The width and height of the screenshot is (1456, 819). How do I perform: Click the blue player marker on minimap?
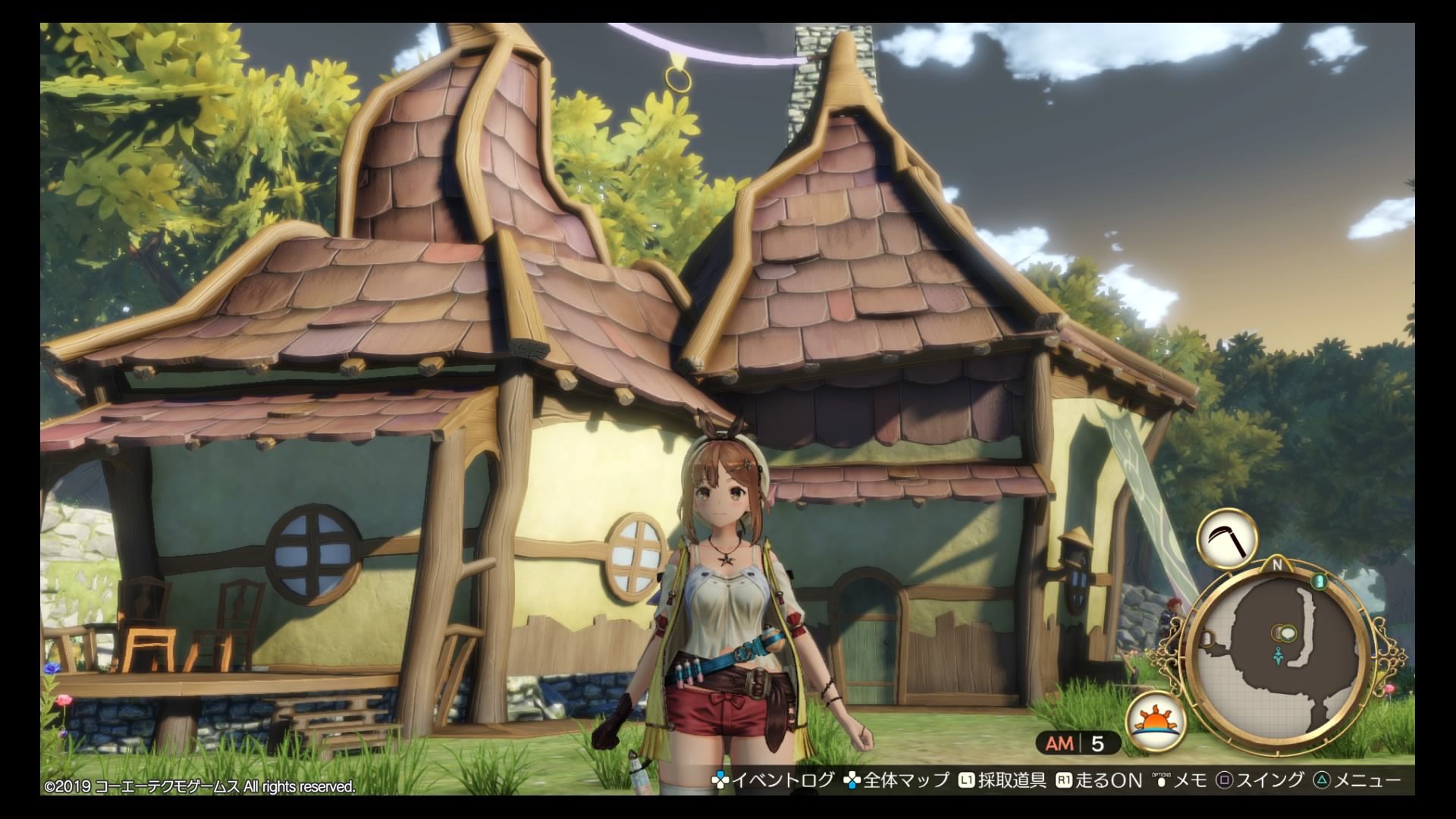[x=1279, y=655]
